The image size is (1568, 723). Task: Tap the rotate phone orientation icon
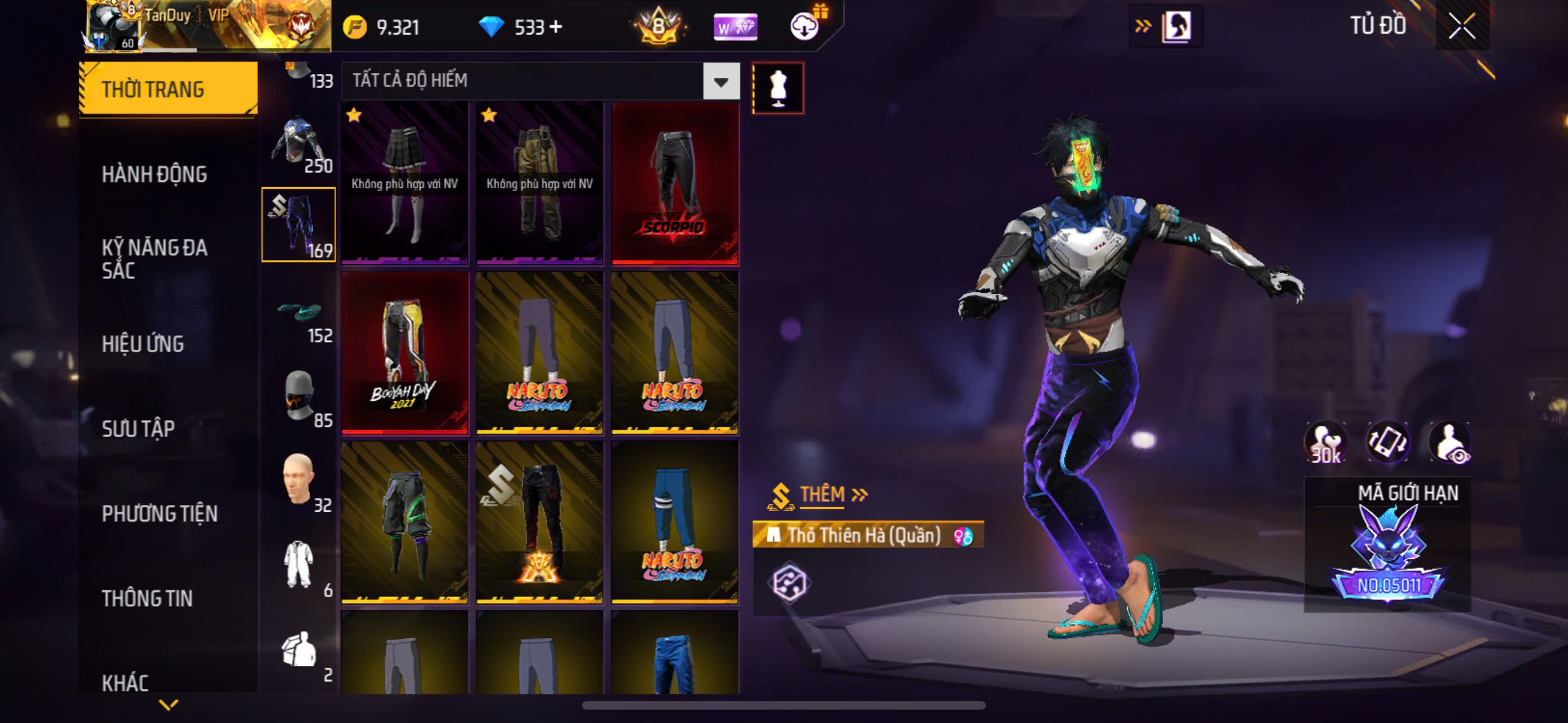click(x=1387, y=442)
